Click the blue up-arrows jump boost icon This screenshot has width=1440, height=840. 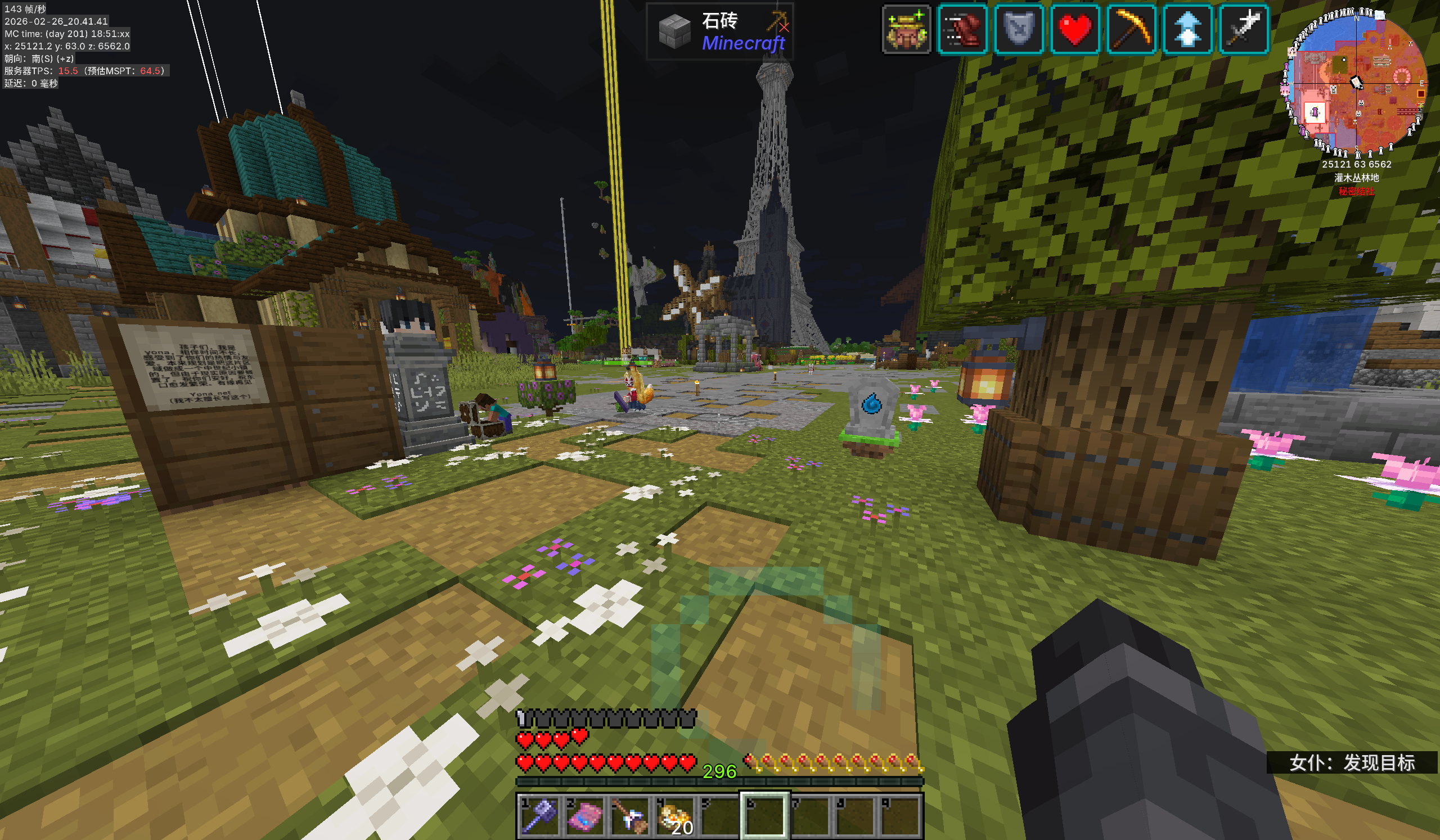tap(1187, 30)
